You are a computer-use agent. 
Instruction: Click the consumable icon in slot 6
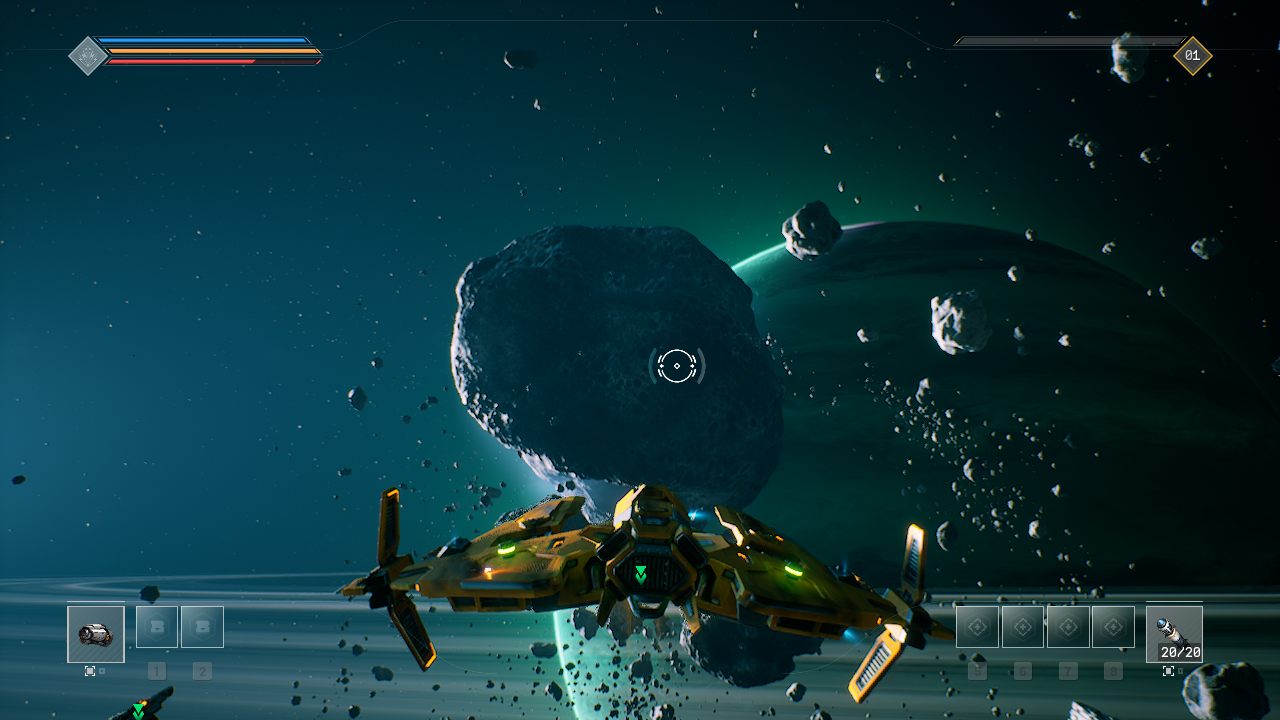[x=1023, y=626]
